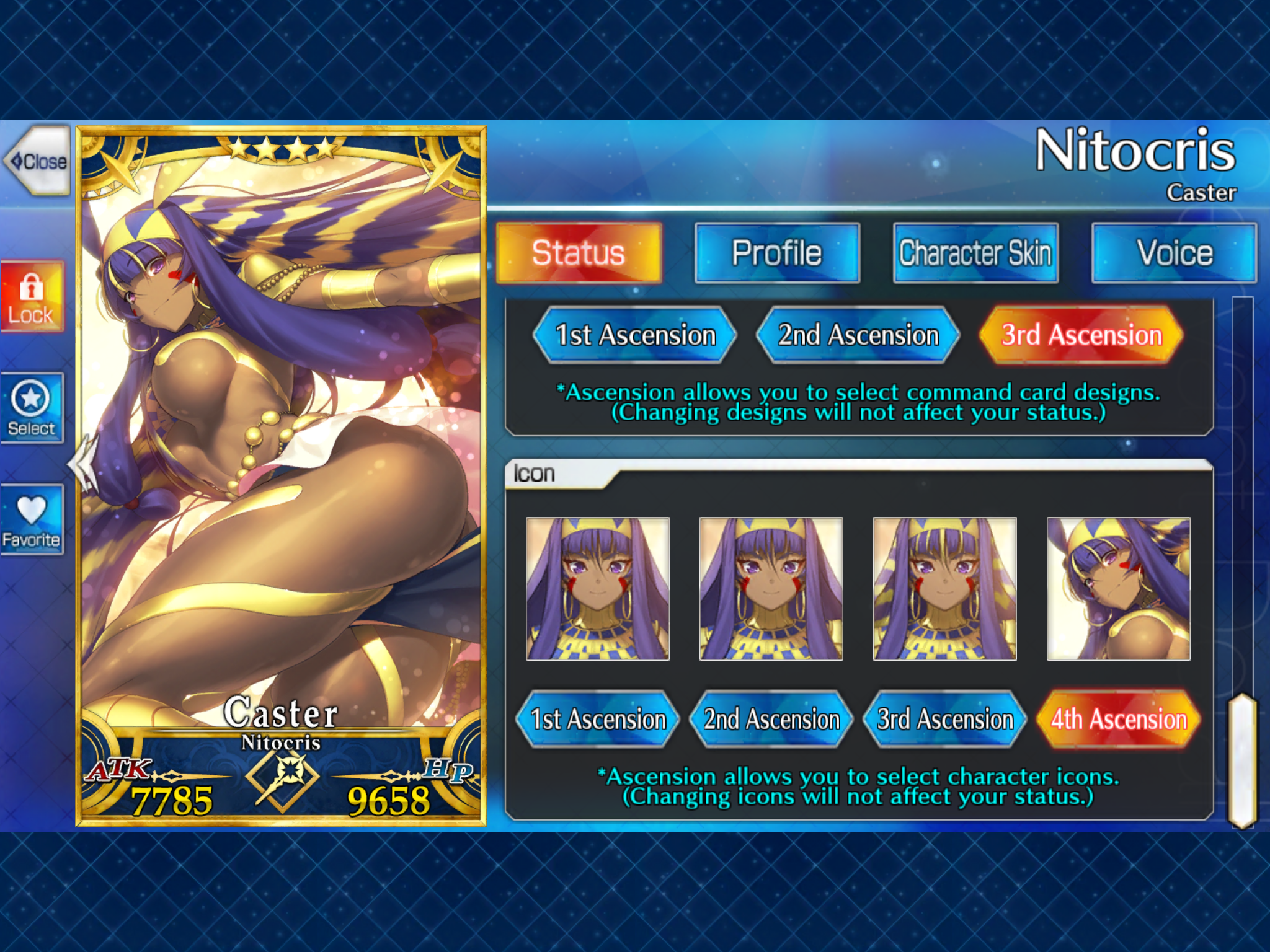Pick 1st Ascension command card design
Screen dimensions: 1270x952
point(635,335)
